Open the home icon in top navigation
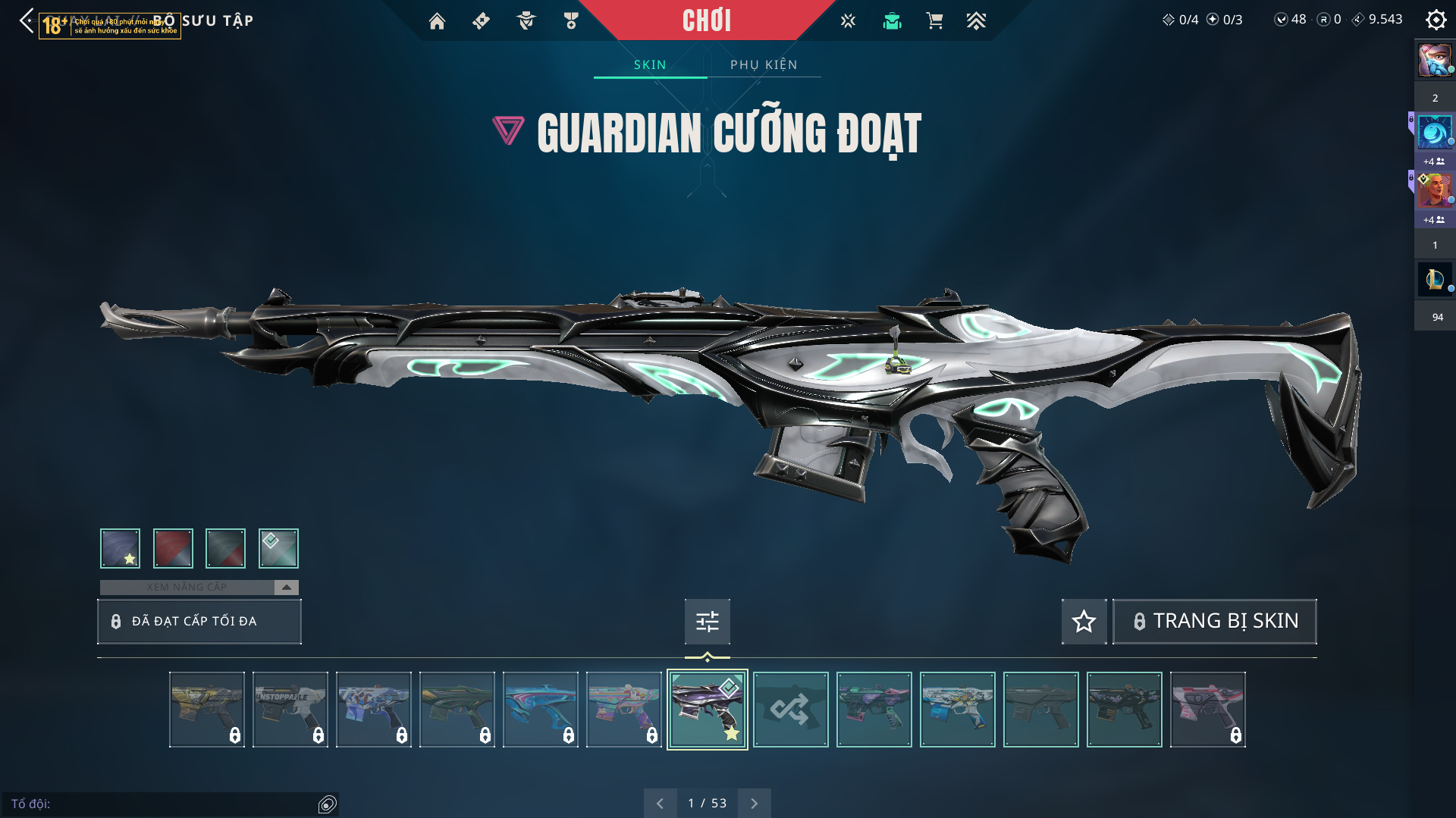This screenshot has width=1456, height=818. click(437, 21)
